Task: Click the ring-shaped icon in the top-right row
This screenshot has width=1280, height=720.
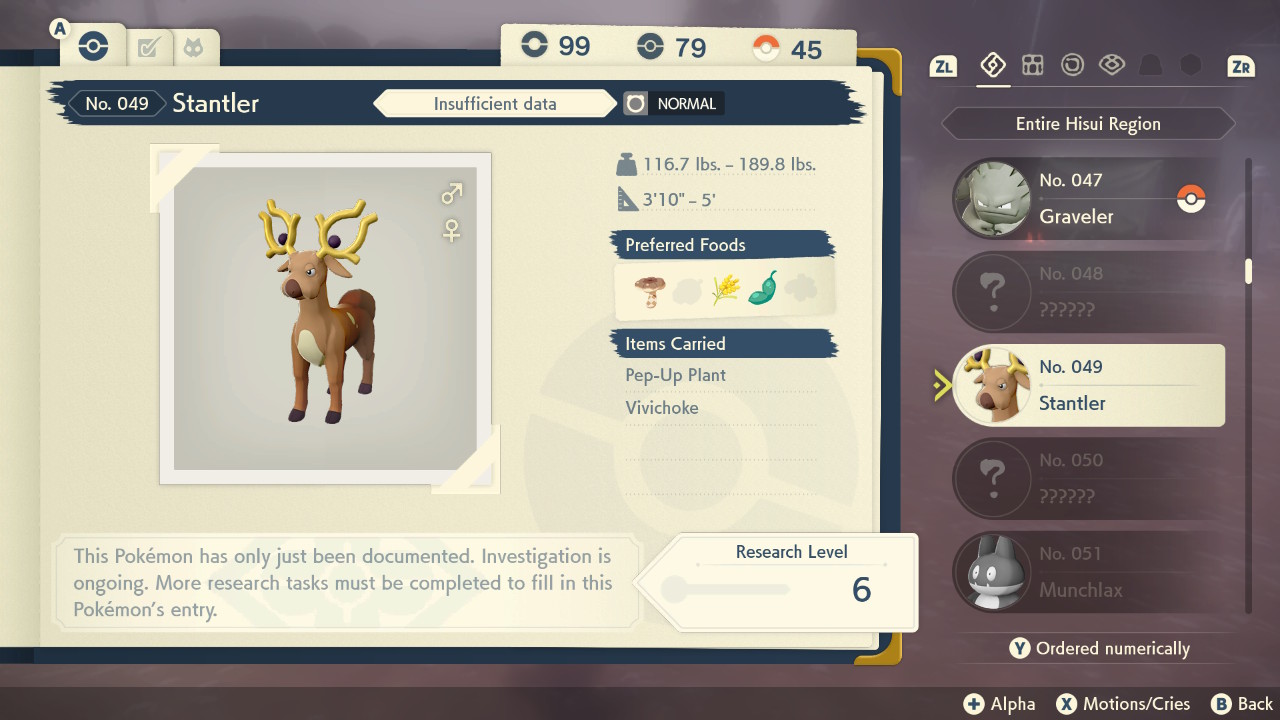Action: [x=1072, y=64]
